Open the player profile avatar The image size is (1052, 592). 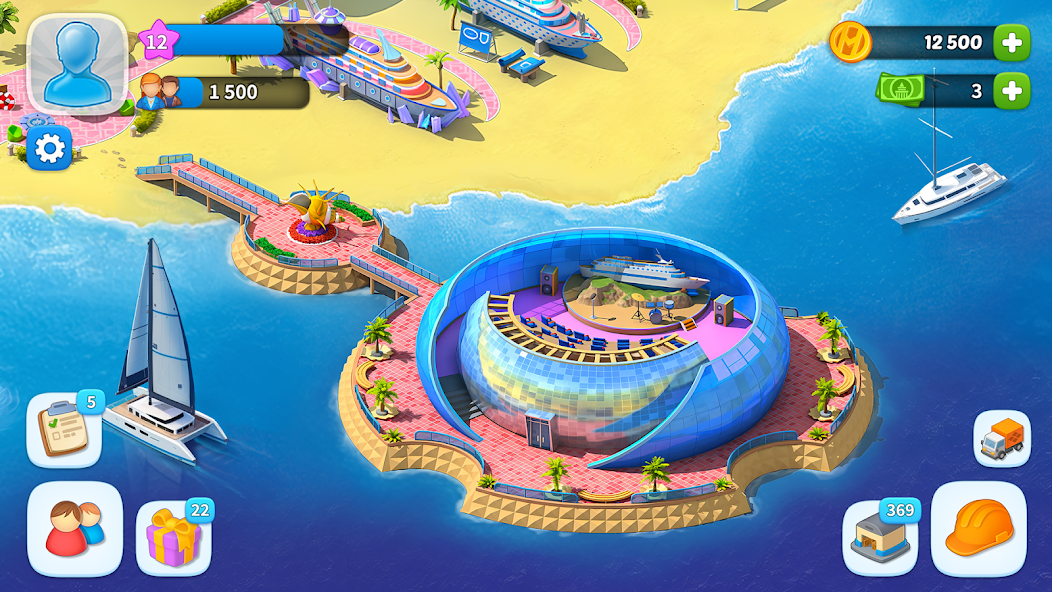pos(77,62)
